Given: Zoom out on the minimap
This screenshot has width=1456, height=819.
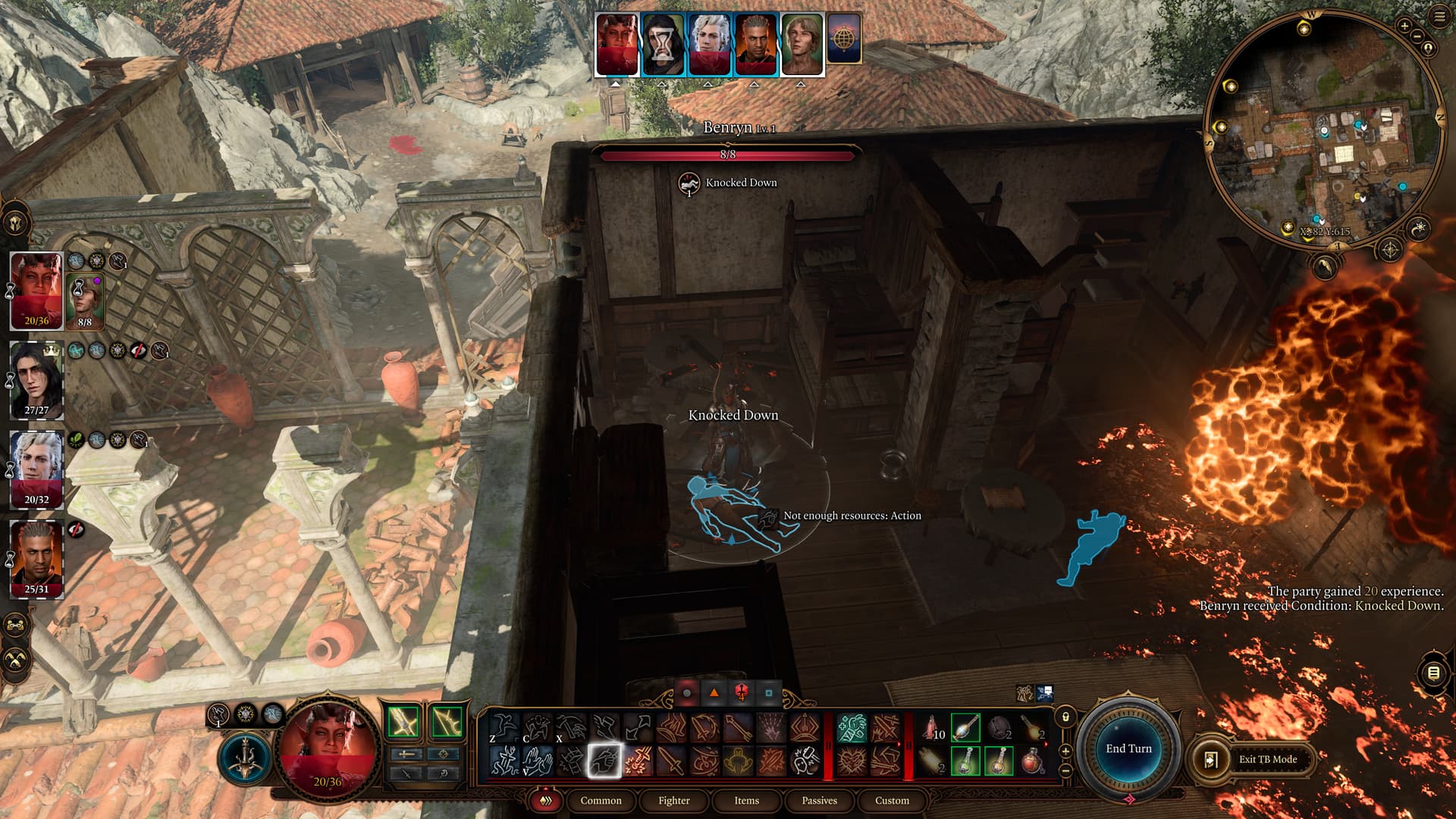Looking at the screenshot, I should (x=1416, y=36).
